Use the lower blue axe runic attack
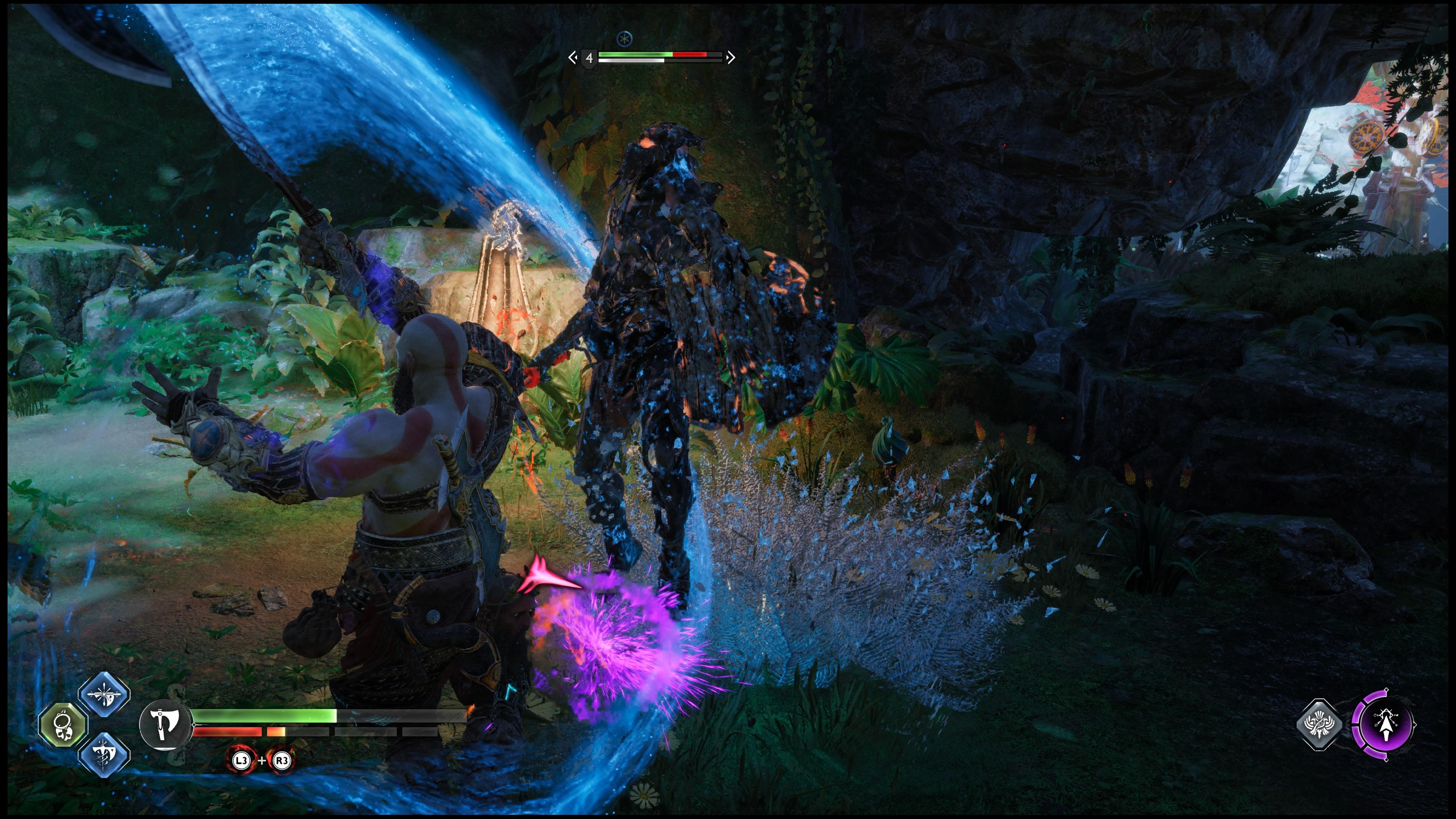This screenshot has width=1456, height=819. [104, 755]
